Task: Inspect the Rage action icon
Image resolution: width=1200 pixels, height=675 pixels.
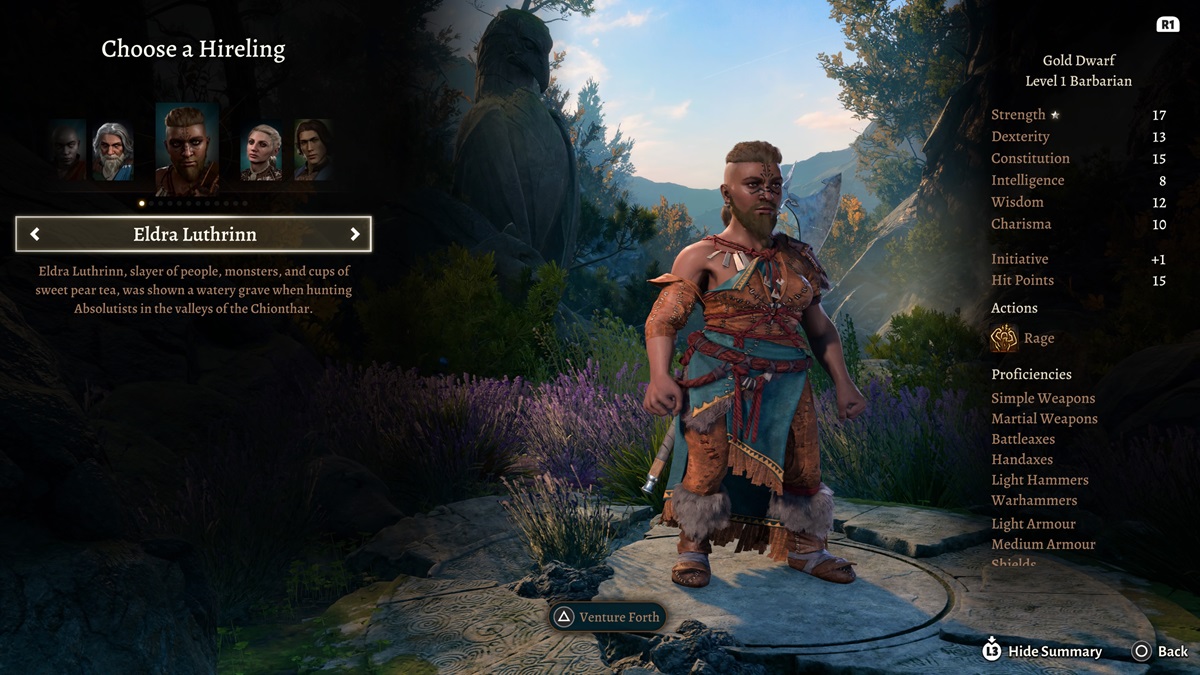Action: tap(1004, 338)
